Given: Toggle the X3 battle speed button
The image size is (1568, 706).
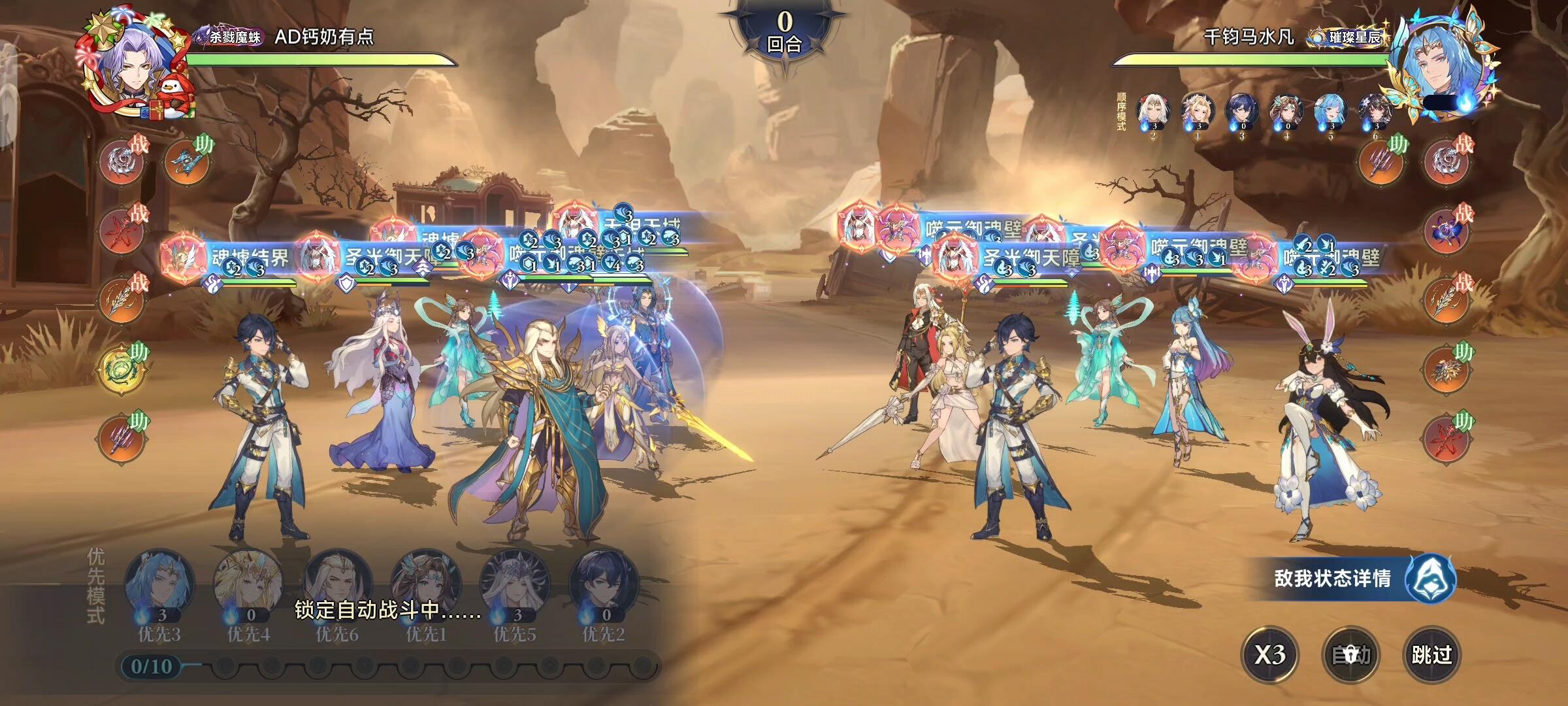Looking at the screenshot, I should 1269,654.
